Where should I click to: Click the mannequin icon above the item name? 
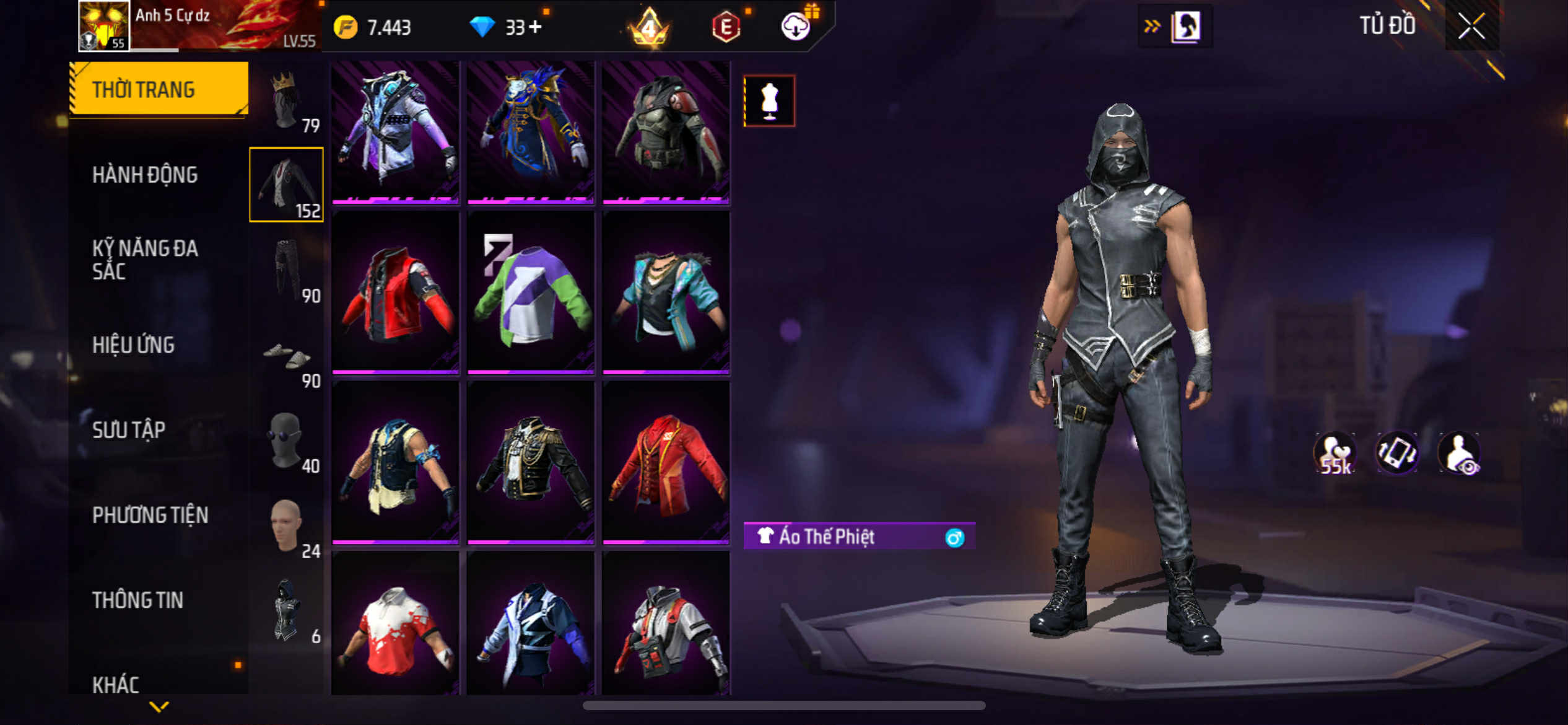769,101
